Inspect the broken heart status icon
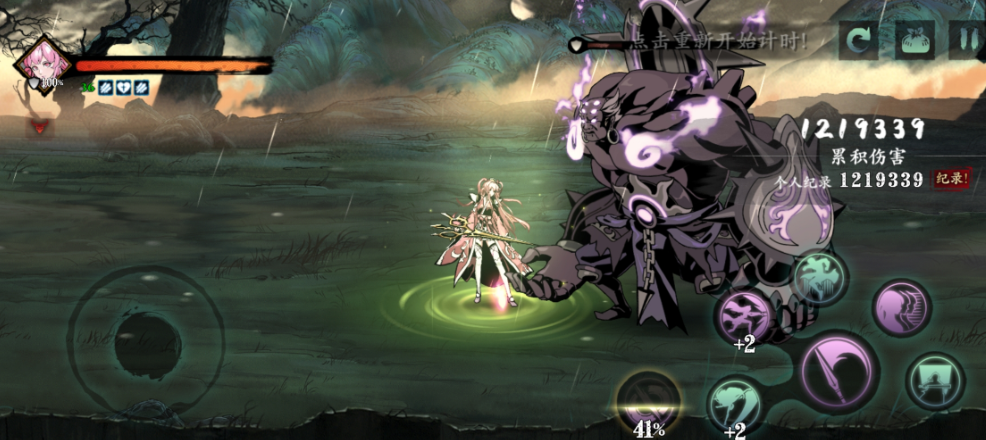This screenshot has width=986, height=440. [x=122, y=87]
